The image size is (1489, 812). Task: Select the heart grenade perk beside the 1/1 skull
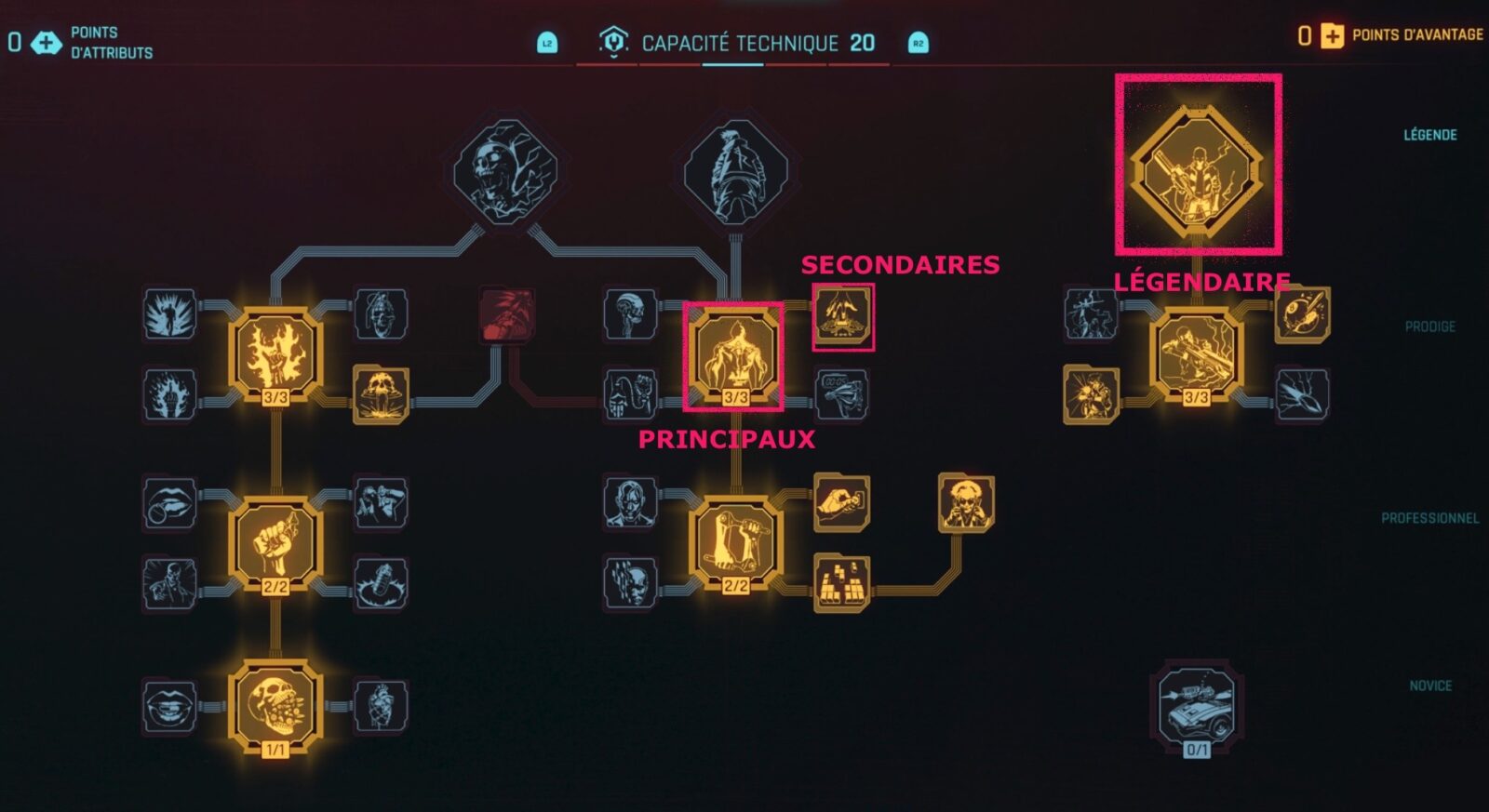tap(382, 704)
